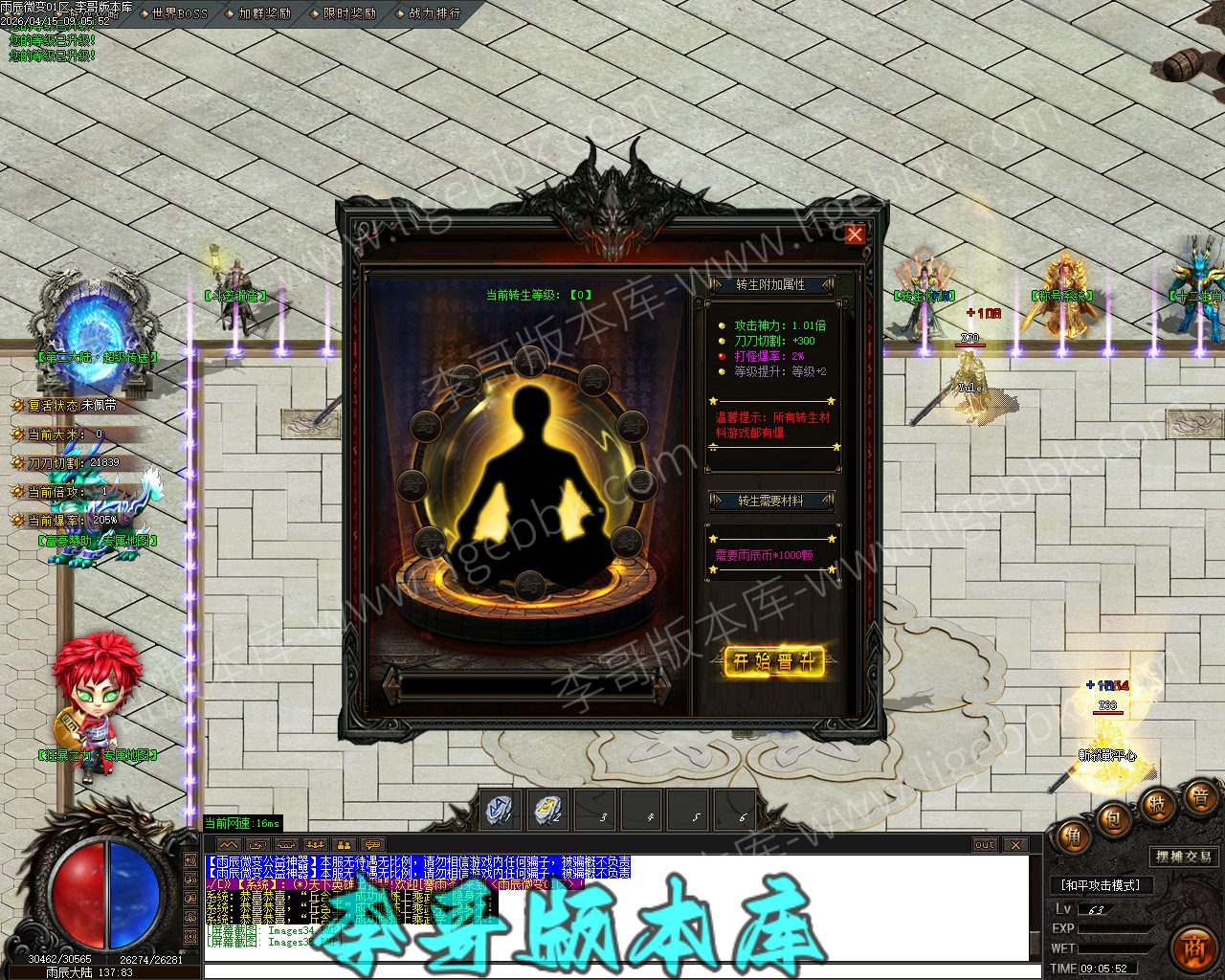Viewport: 1225px width, 980px height.
Task: Select the yellow scroll in hotbar slot 2
Action: point(548,810)
